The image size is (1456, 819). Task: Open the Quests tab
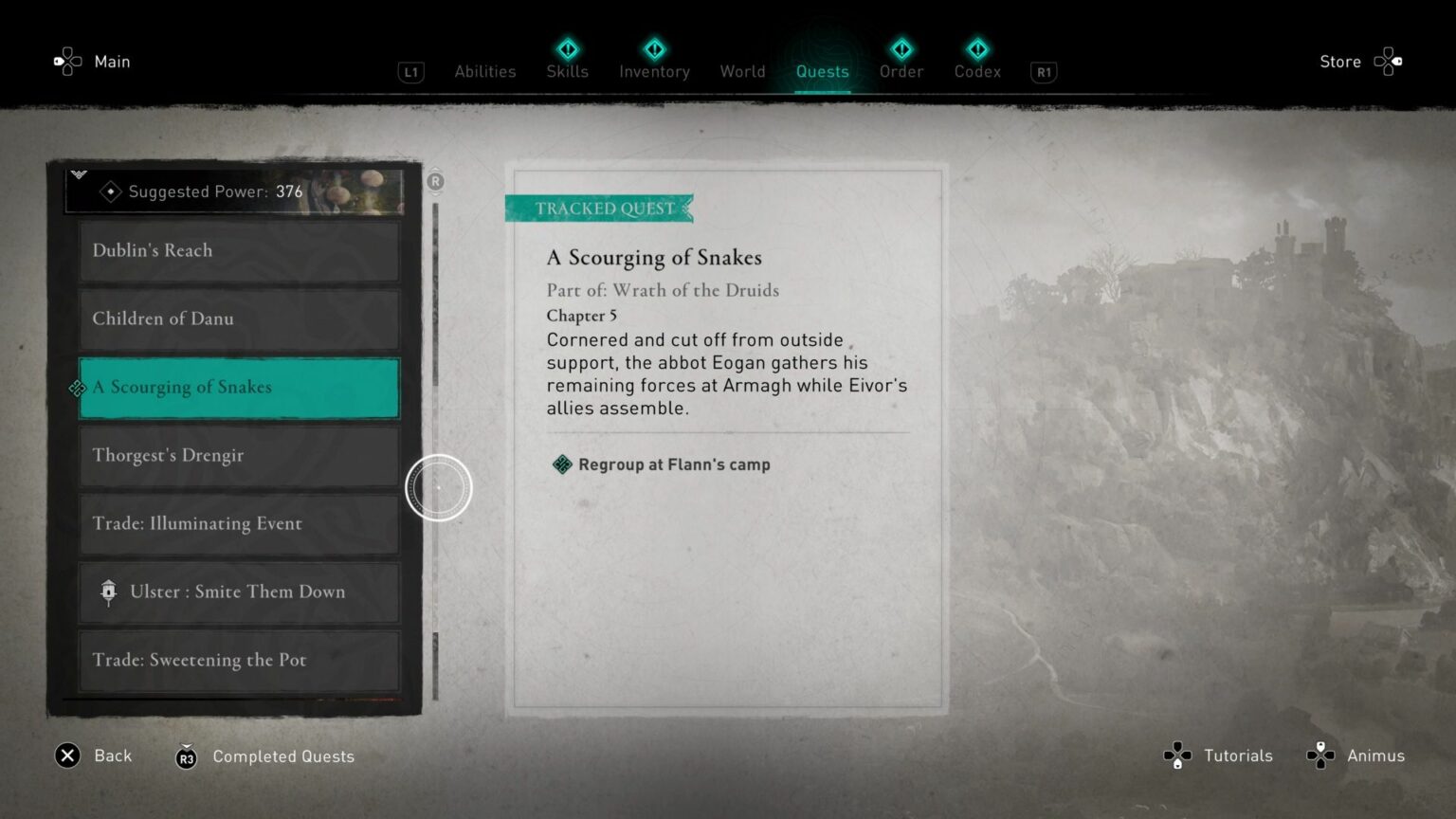pyautogui.click(x=822, y=71)
